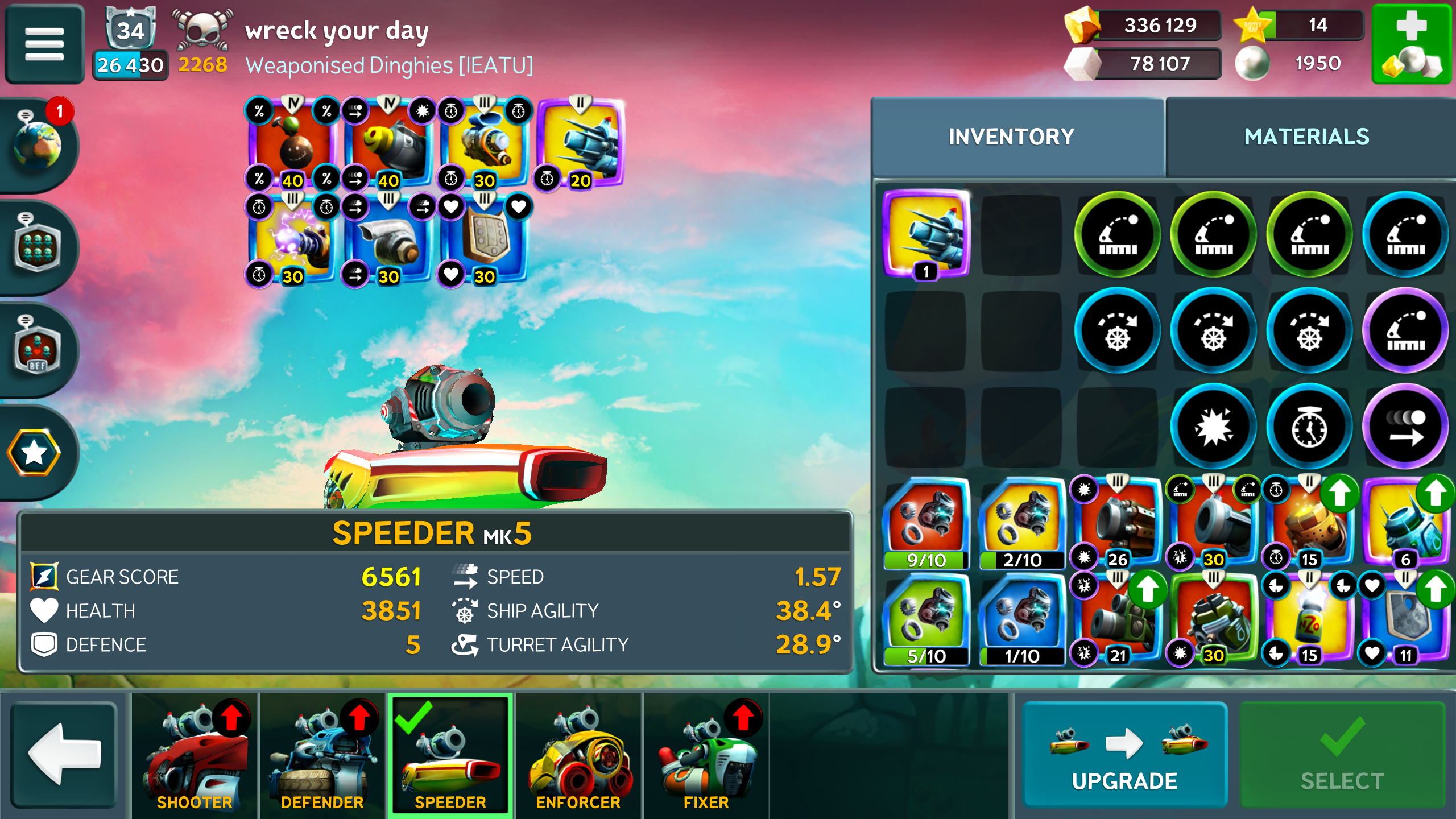Viewport: 1456px width, 819px height.
Task: Select the purple speed arrow perk
Action: click(1405, 427)
